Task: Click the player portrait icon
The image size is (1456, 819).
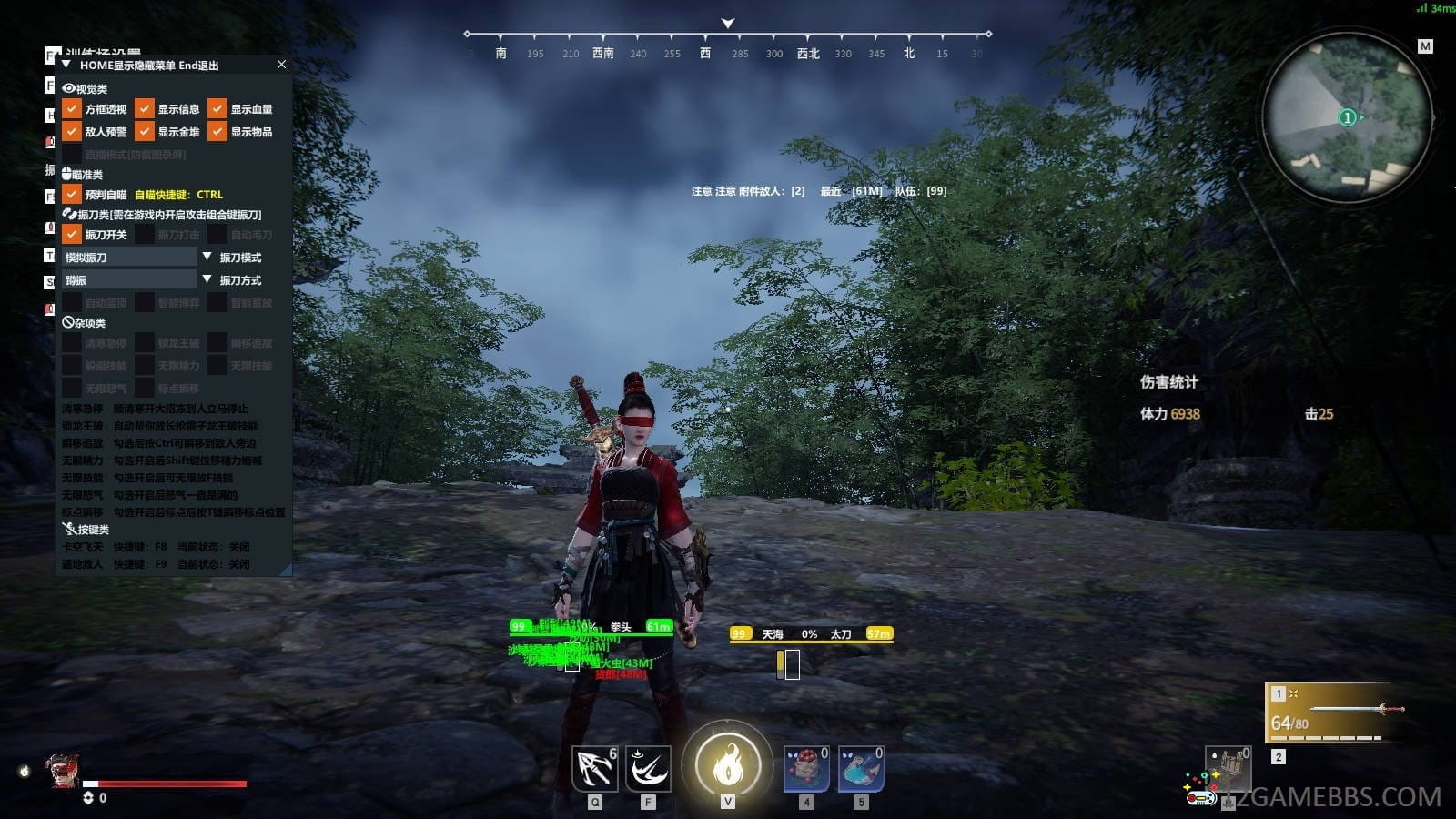Action: click(x=63, y=771)
